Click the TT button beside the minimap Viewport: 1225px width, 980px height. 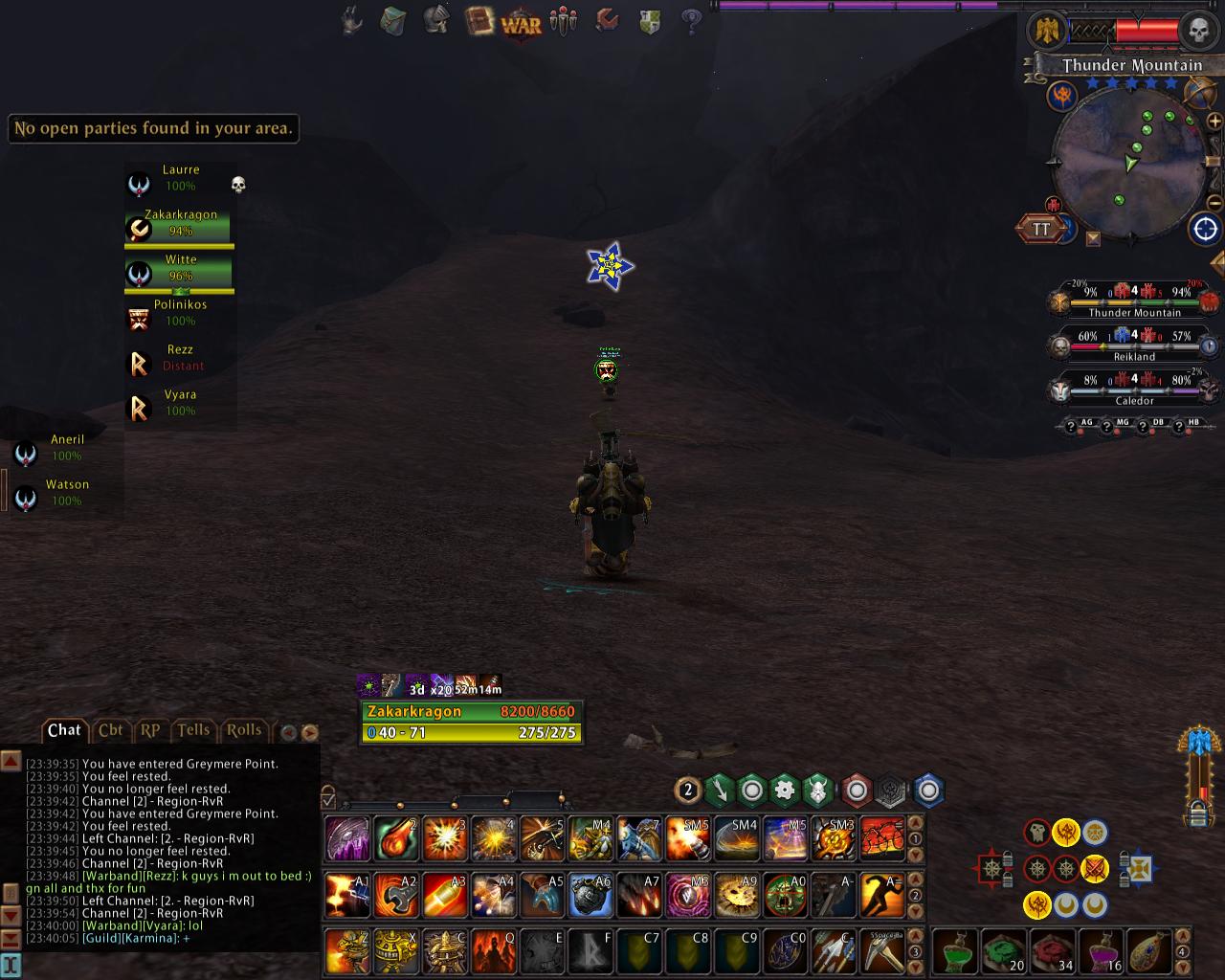click(x=1040, y=229)
